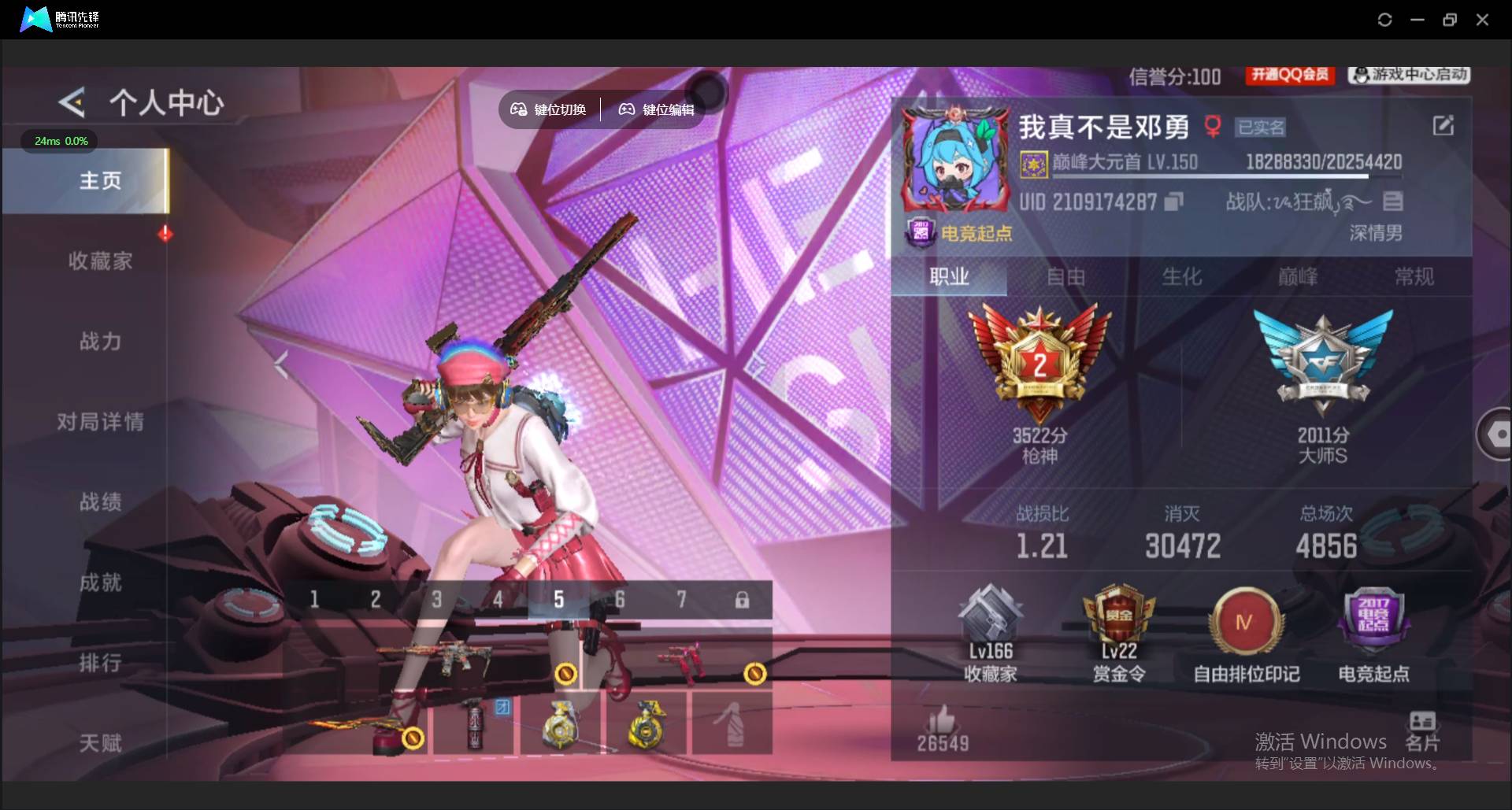Toggle the locked weapon slot lock icon

pyautogui.click(x=742, y=600)
